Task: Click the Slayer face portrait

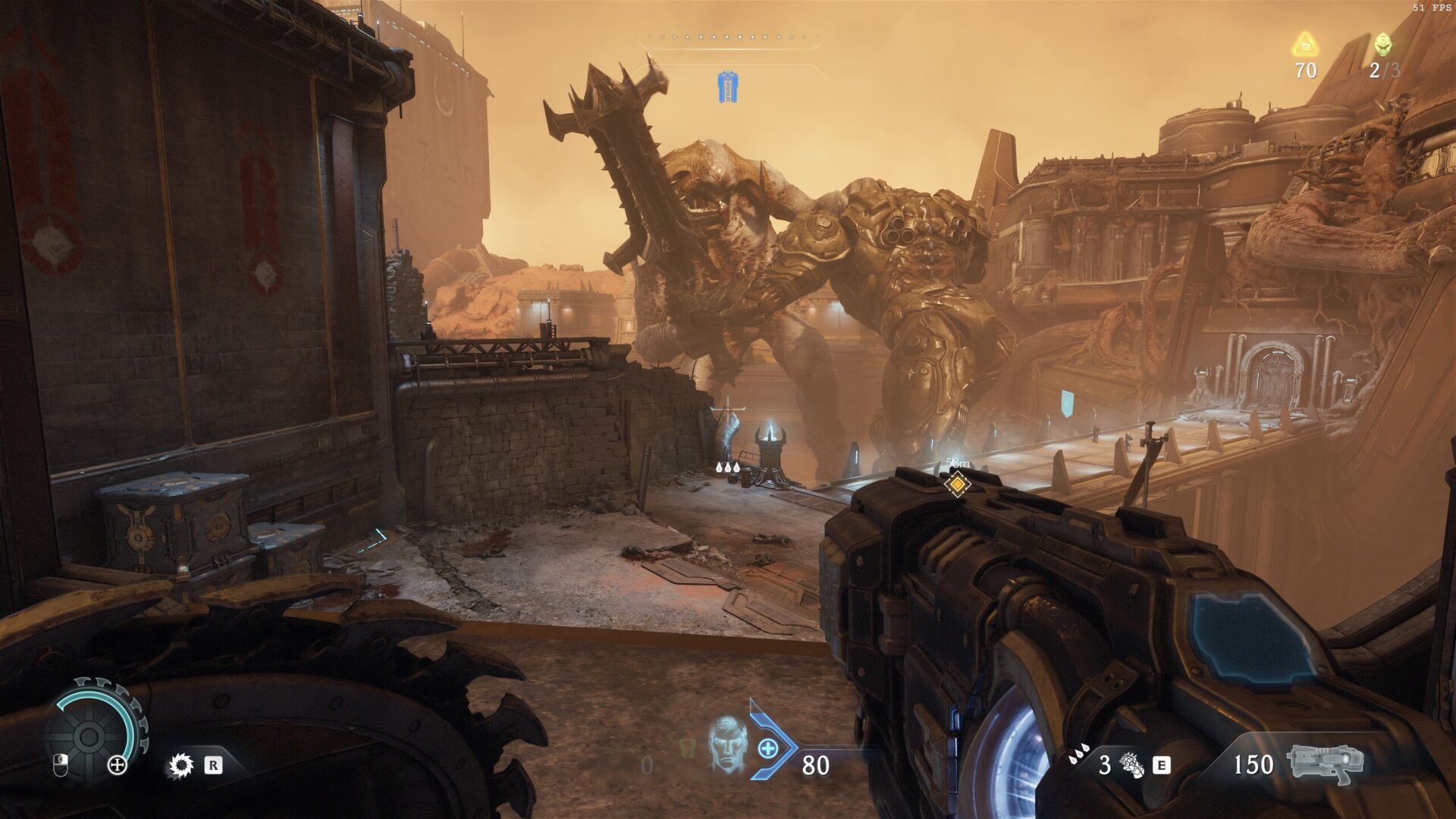Action: click(726, 745)
